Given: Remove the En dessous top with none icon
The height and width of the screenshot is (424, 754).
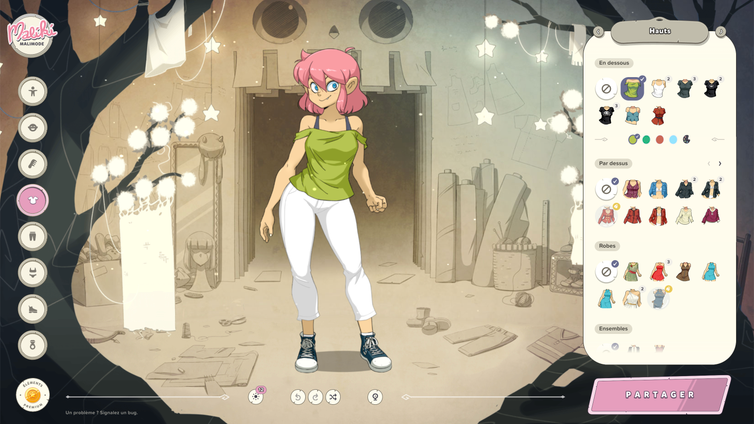Looking at the screenshot, I should pyautogui.click(x=606, y=90).
